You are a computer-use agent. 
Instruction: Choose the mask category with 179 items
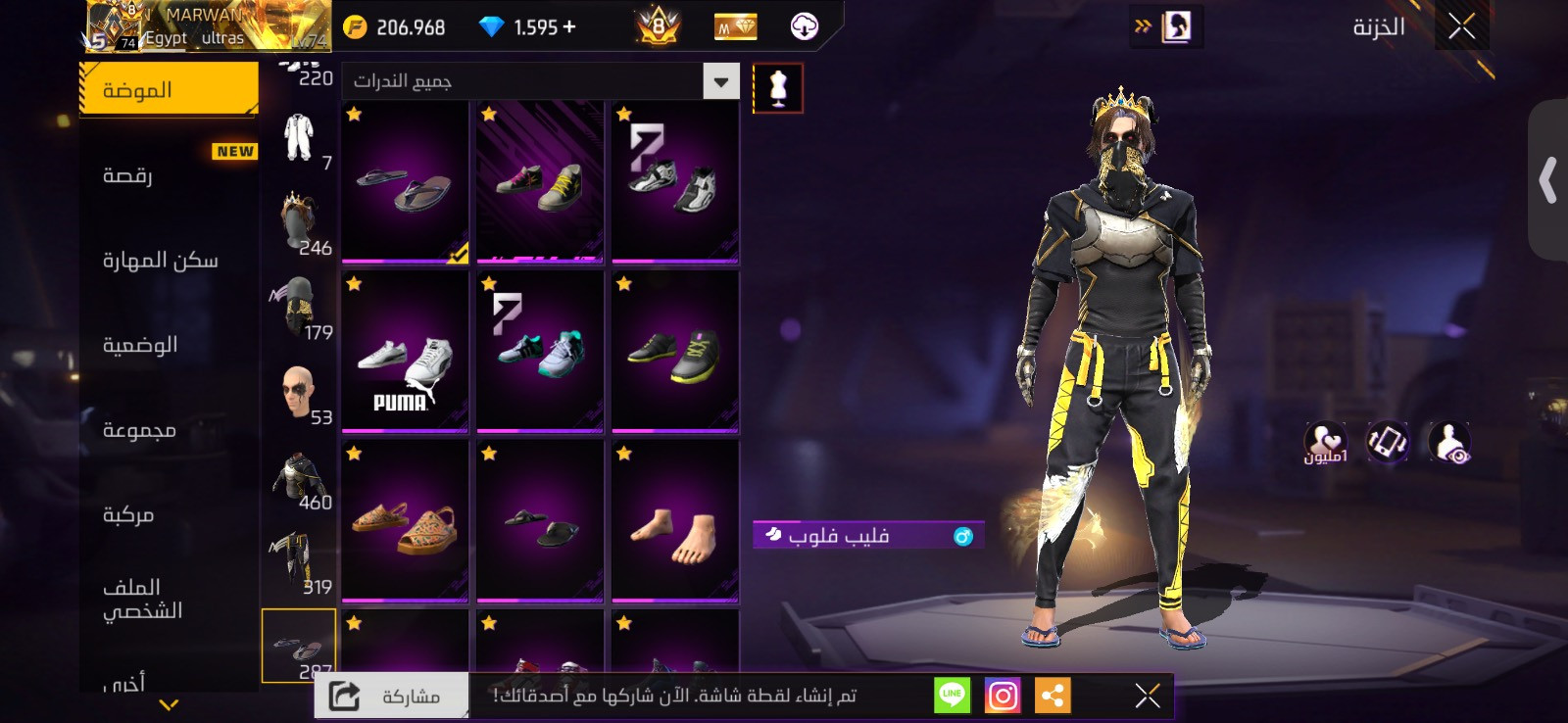[299, 309]
